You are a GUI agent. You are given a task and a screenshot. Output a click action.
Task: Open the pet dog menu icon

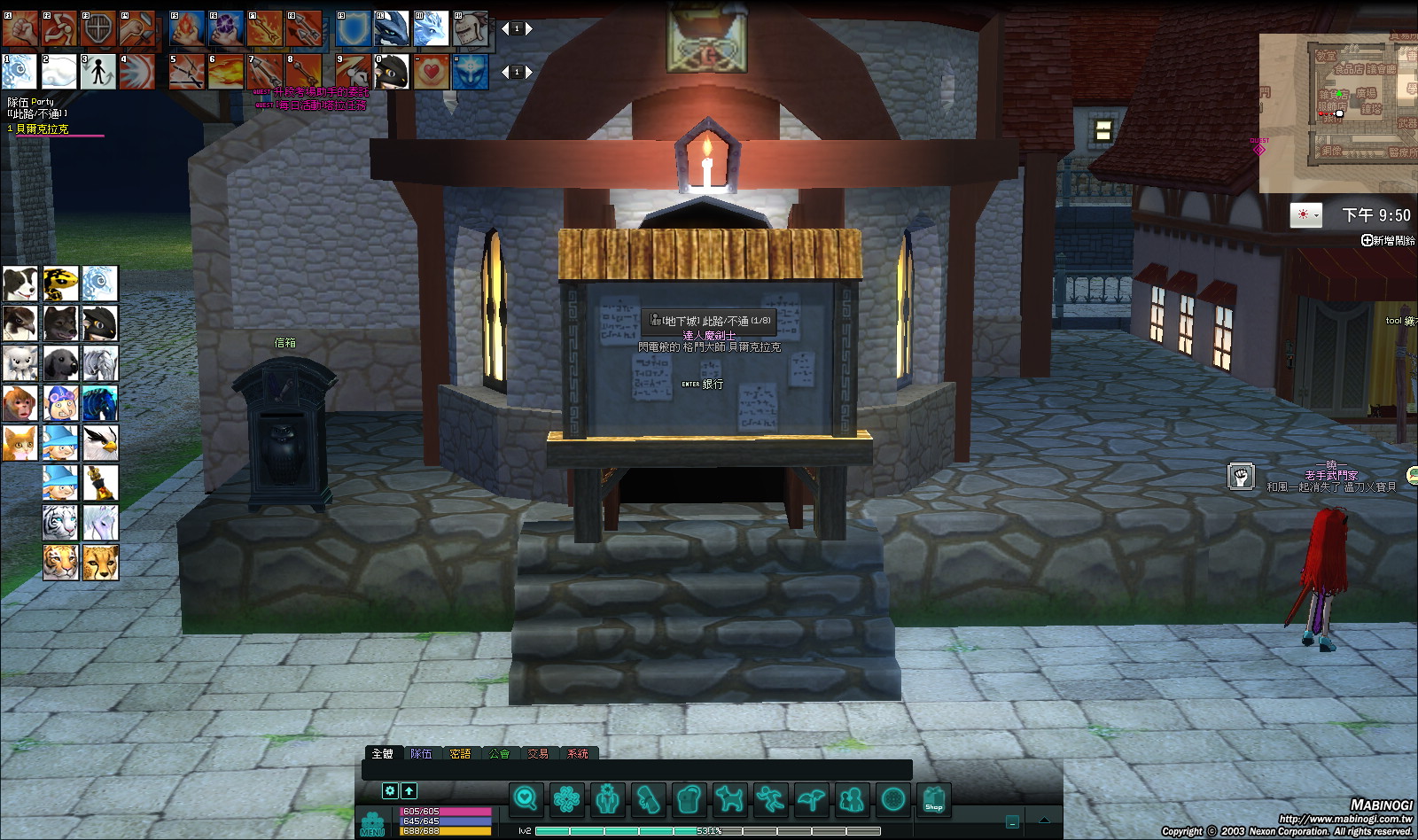tap(729, 799)
